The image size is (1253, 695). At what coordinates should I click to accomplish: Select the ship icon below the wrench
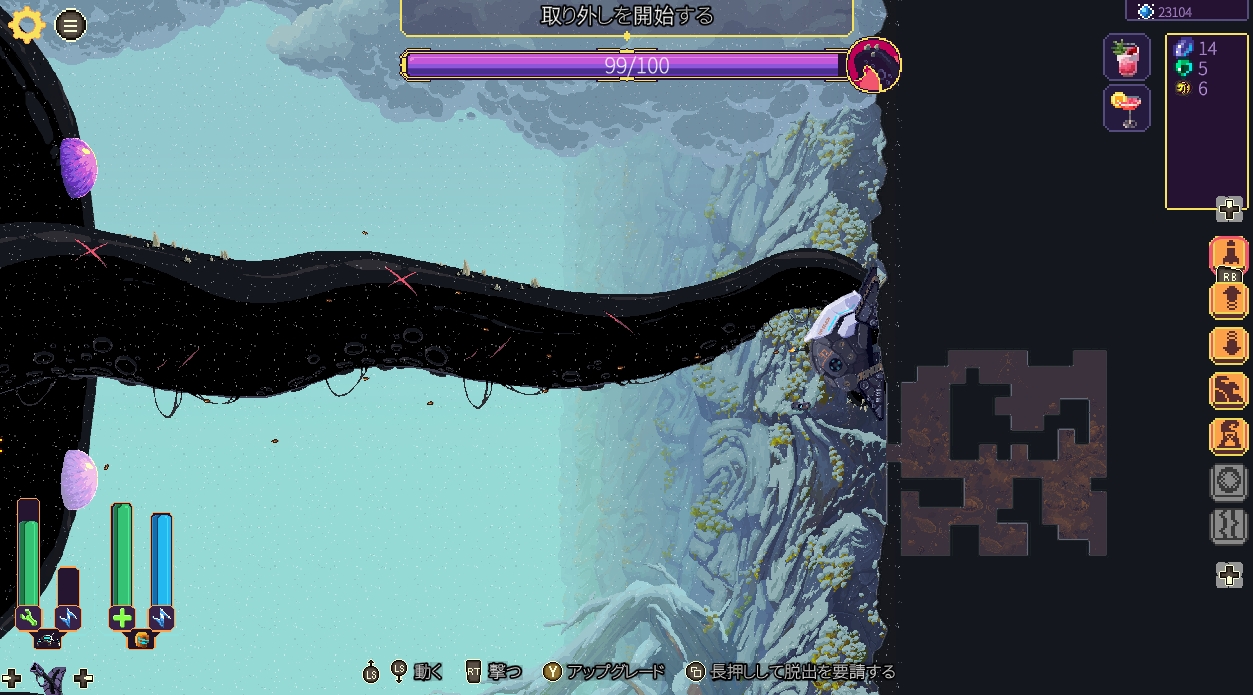[47, 640]
